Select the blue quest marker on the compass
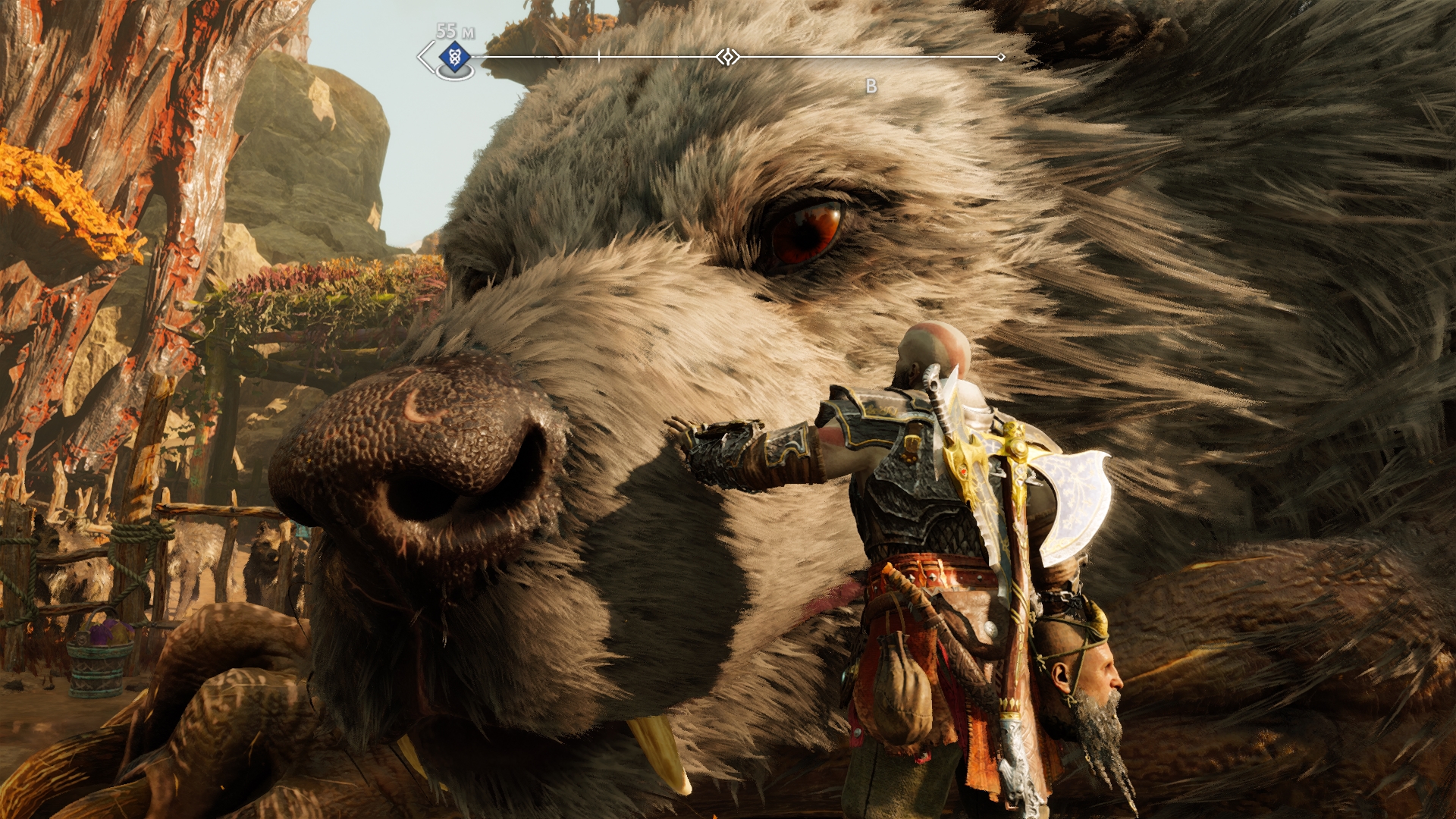Screen dimensions: 1456x819 [454, 56]
